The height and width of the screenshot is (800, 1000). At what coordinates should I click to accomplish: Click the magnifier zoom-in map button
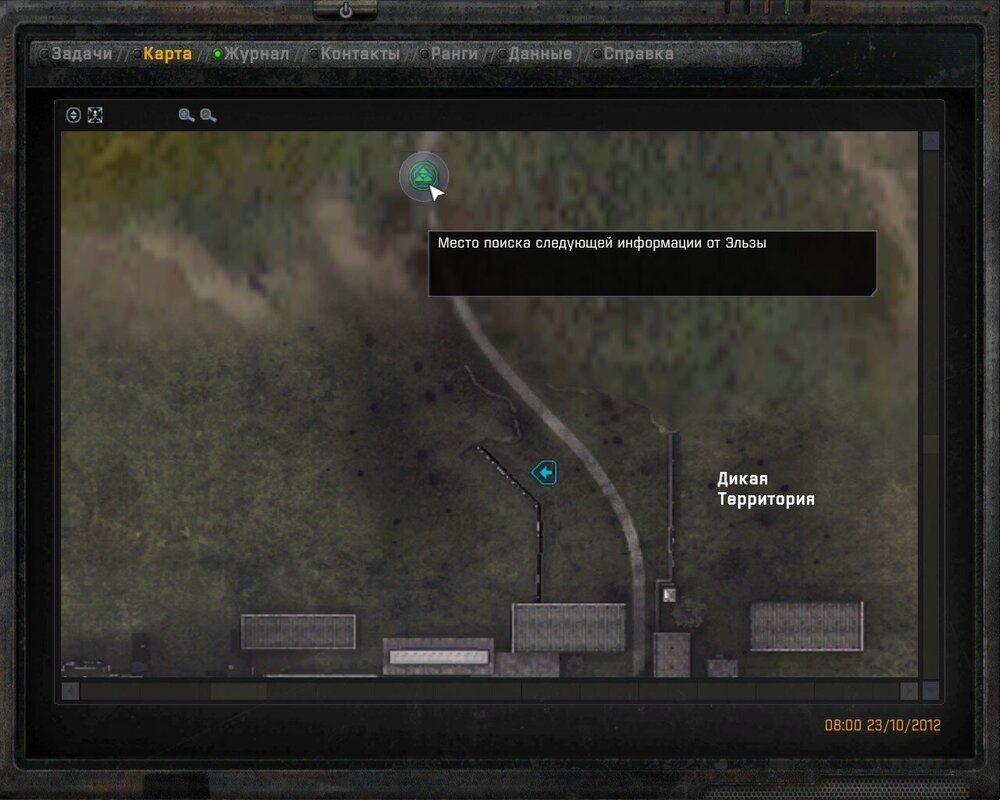(186, 115)
